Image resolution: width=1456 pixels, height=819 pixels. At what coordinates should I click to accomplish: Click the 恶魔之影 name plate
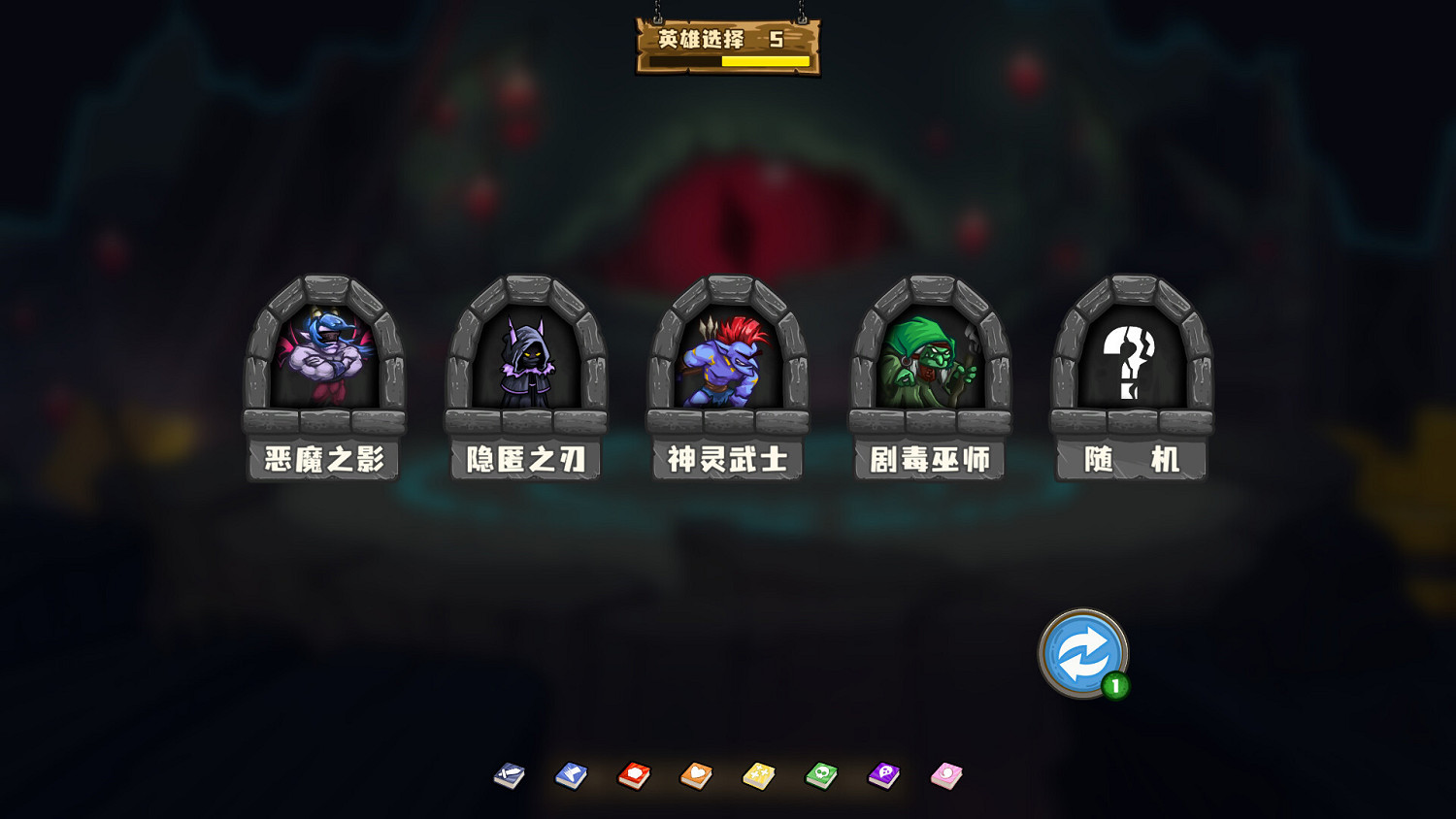[321, 459]
